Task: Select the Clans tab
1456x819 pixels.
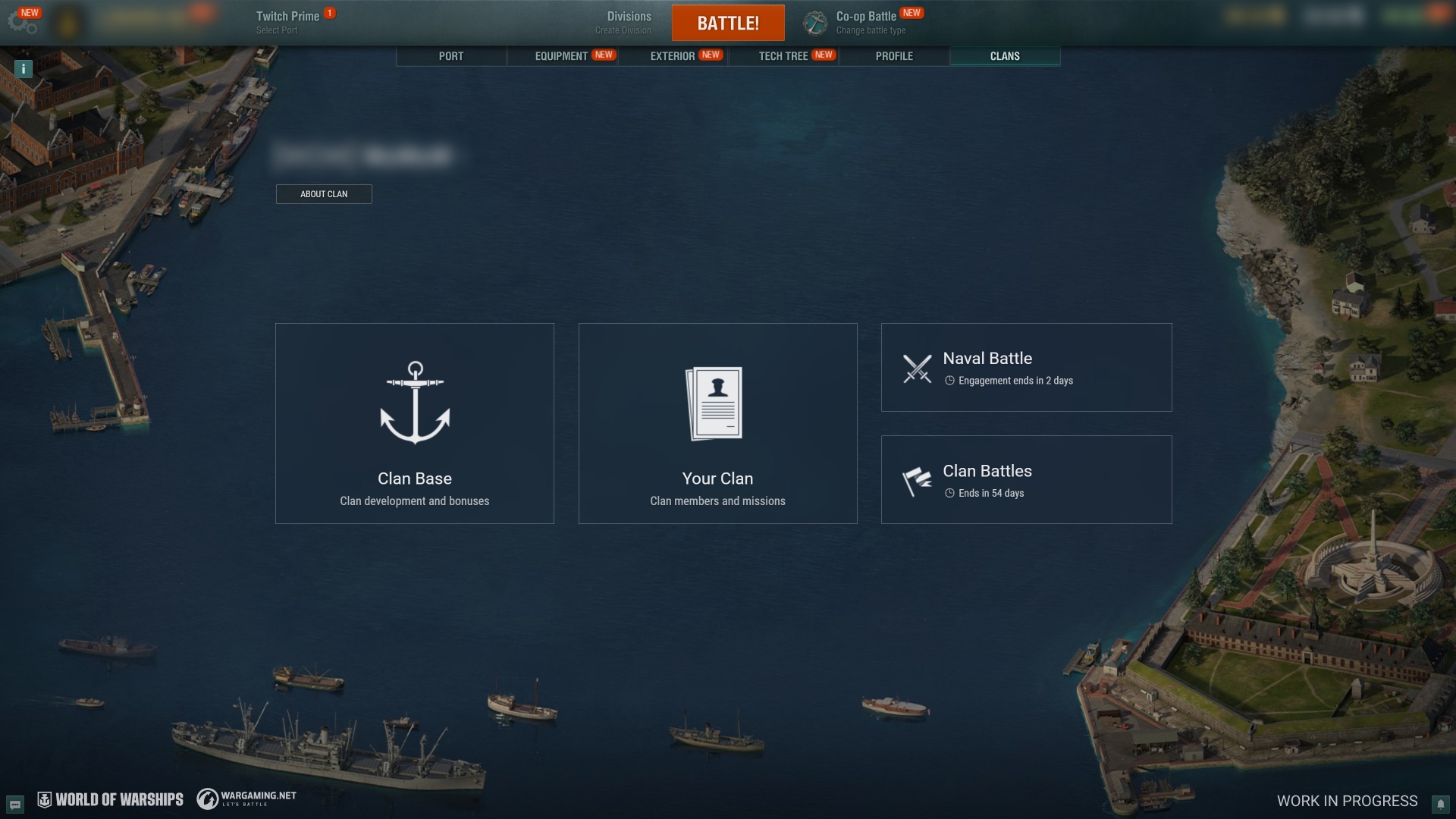Action: (x=1005, y=56)
